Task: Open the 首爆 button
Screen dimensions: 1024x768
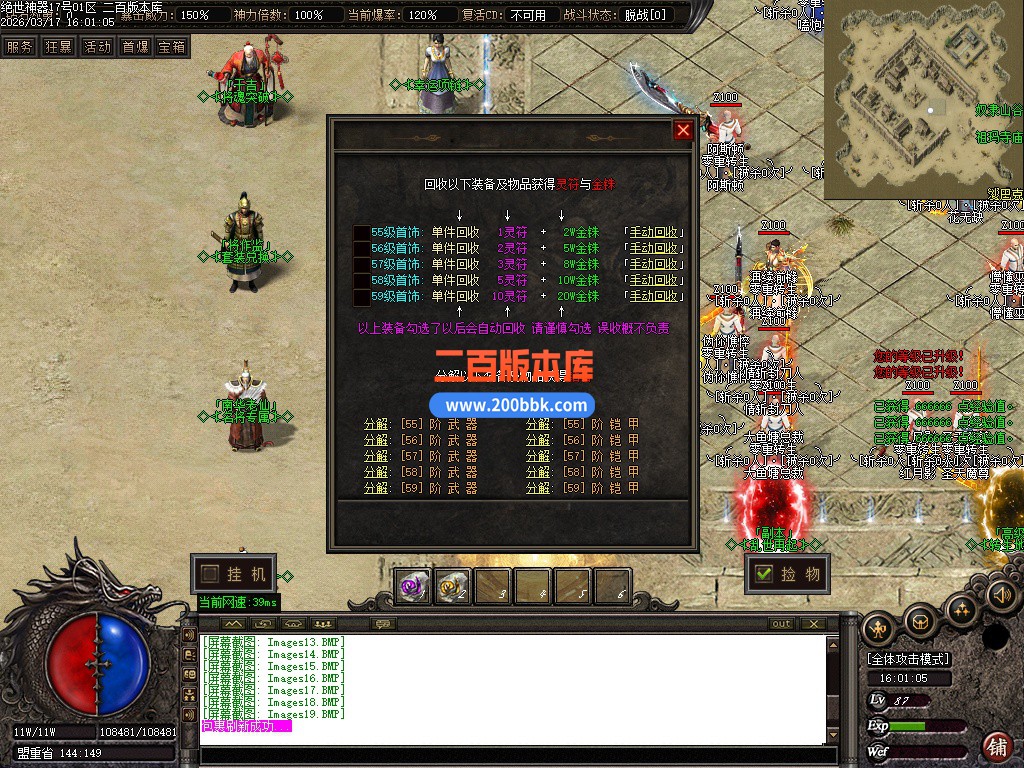Action: (x=135, y=47)
